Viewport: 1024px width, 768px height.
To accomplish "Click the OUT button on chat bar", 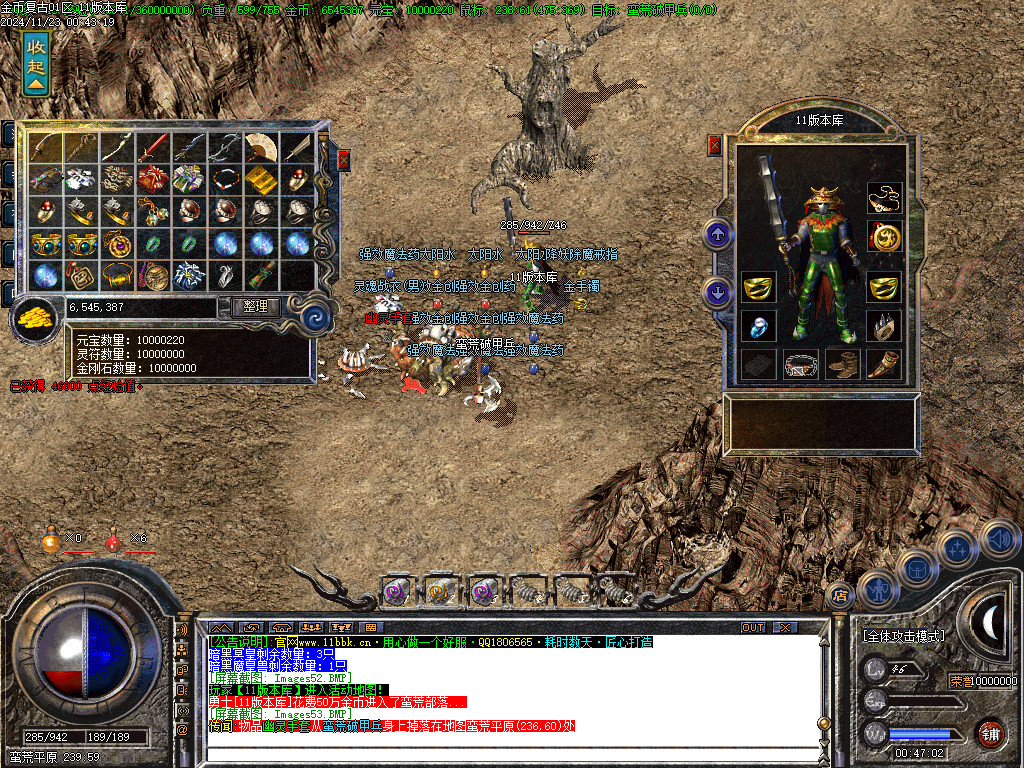I will (752, 627).
